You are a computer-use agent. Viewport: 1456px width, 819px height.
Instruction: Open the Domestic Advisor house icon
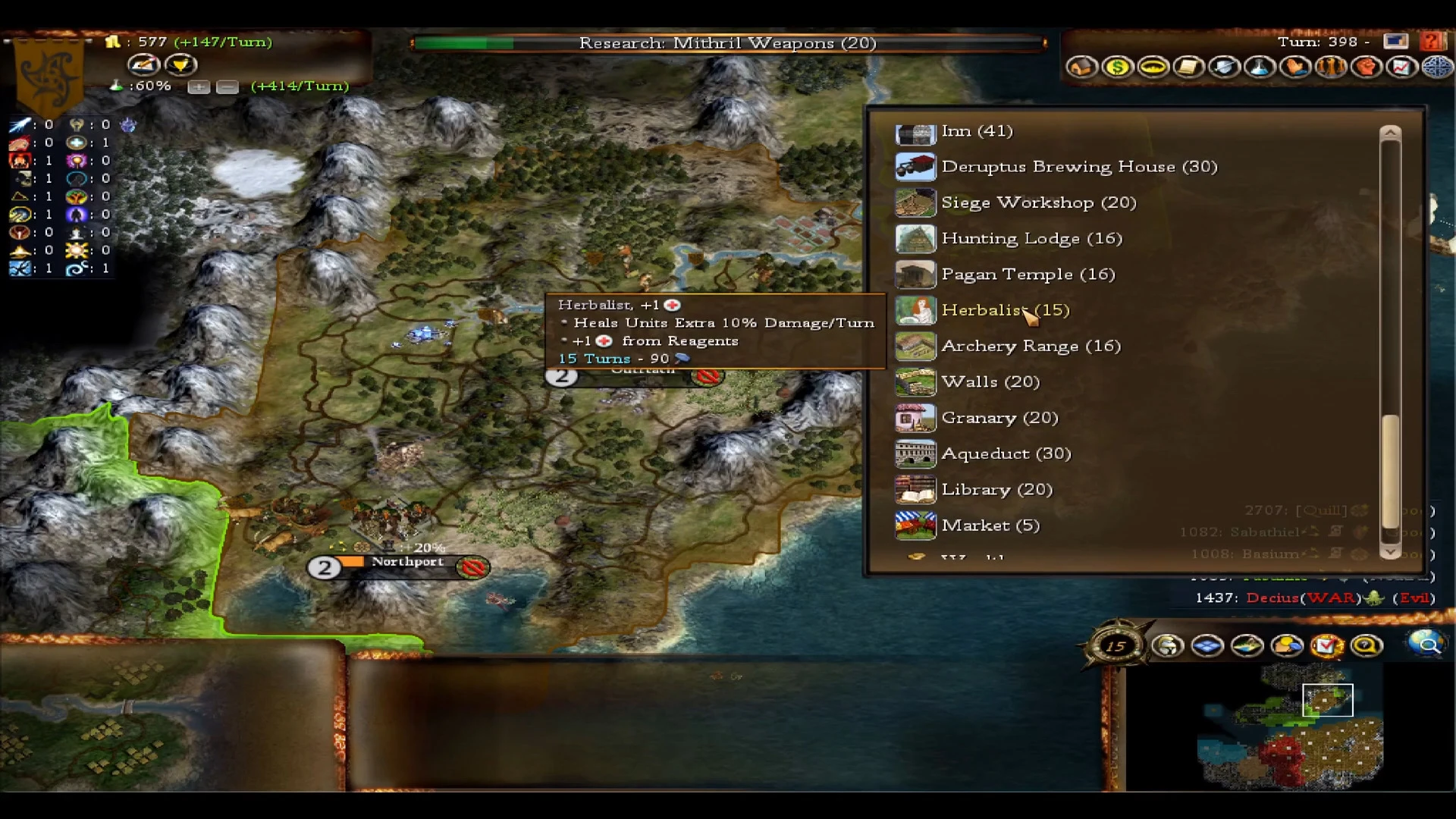point(1081,67)
